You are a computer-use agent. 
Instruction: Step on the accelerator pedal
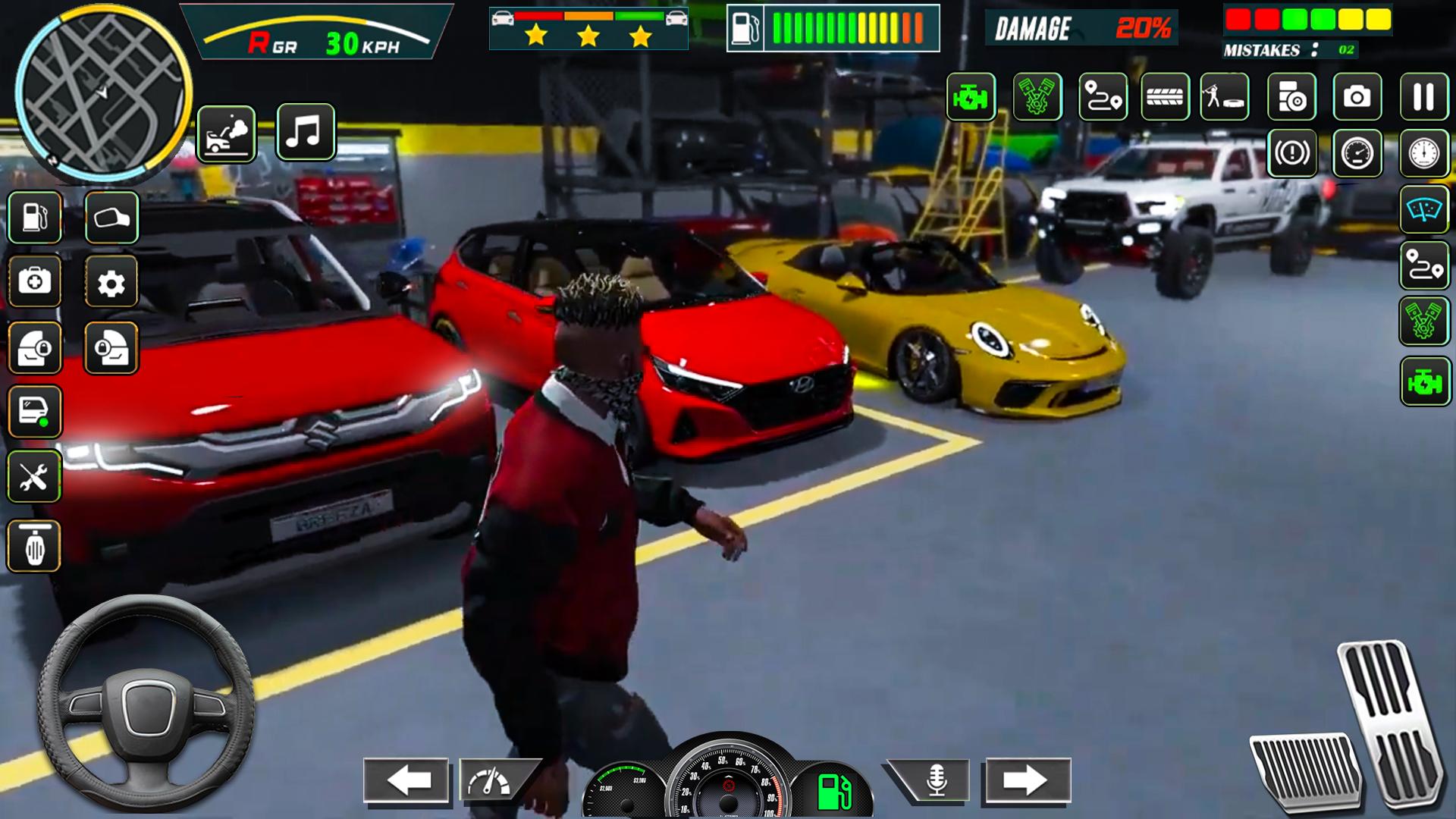1389,720
